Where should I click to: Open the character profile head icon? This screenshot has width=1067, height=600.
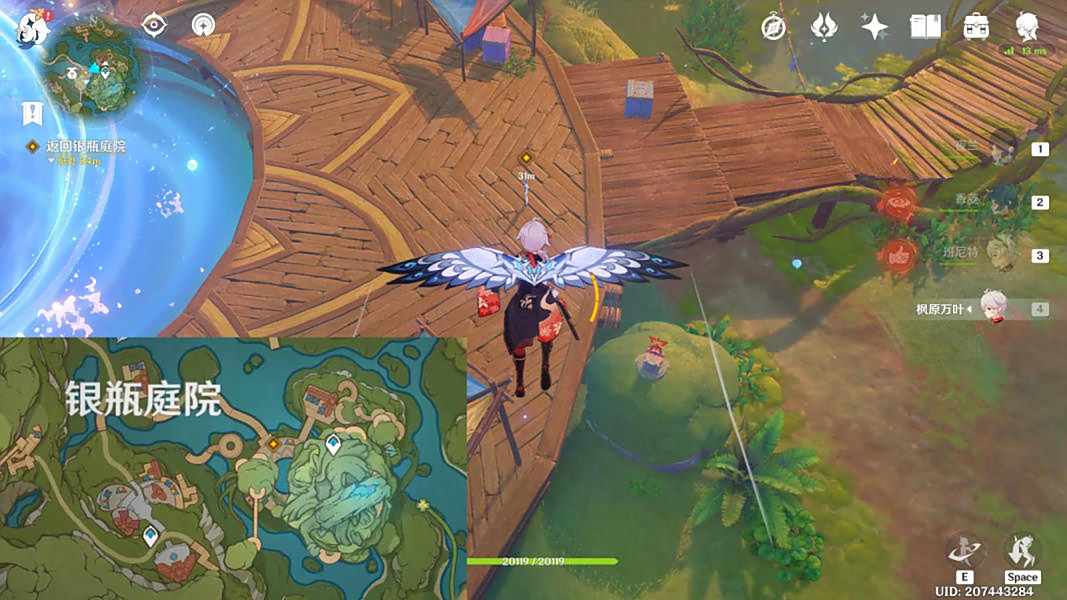point(1027,27)
